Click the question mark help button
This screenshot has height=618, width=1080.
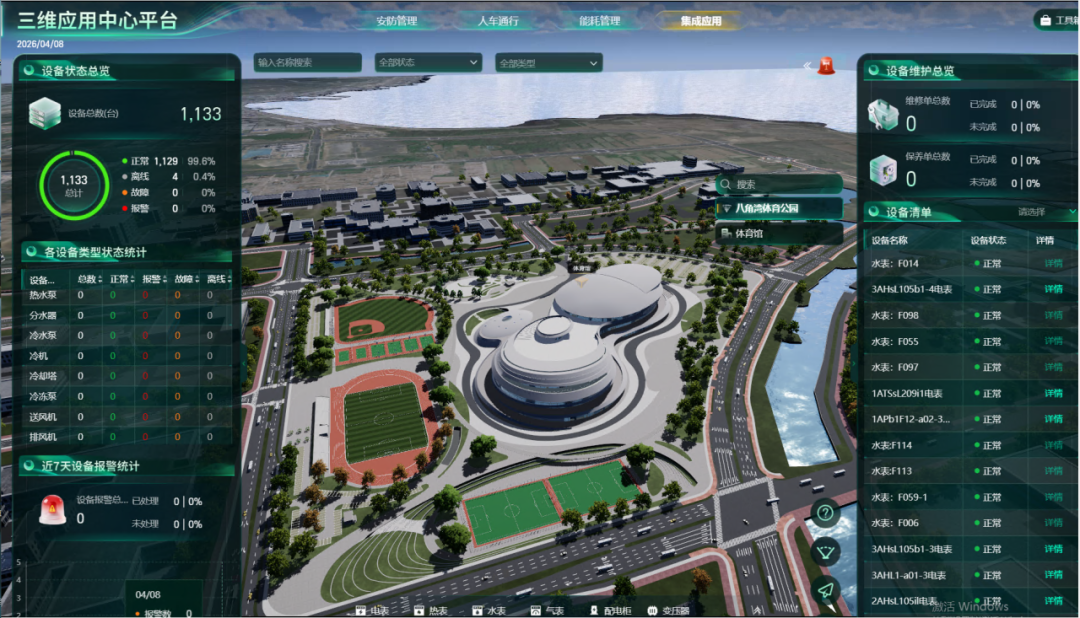click(x=825, y=513)
